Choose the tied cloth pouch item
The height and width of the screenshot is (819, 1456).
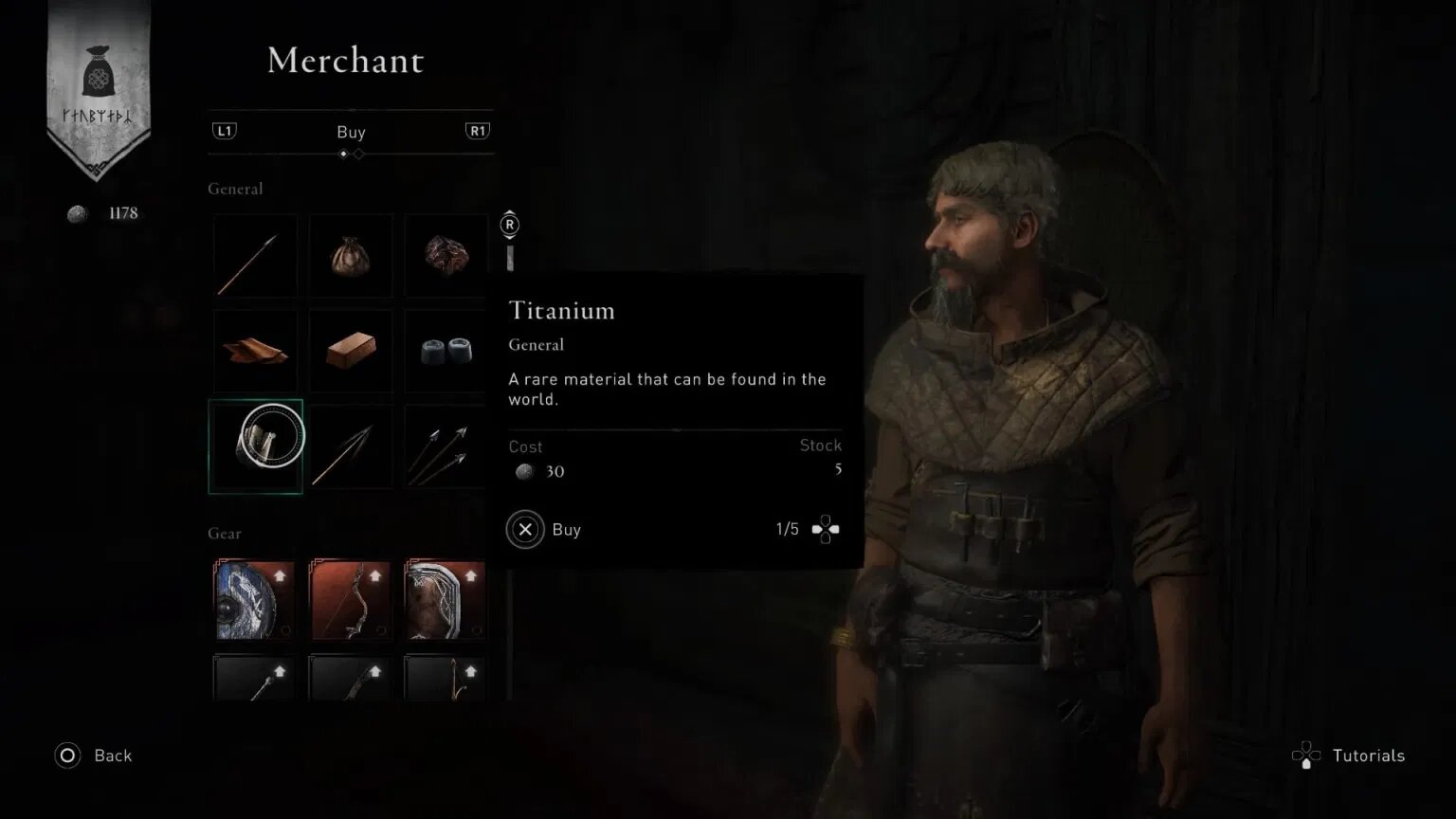point(351,256)
